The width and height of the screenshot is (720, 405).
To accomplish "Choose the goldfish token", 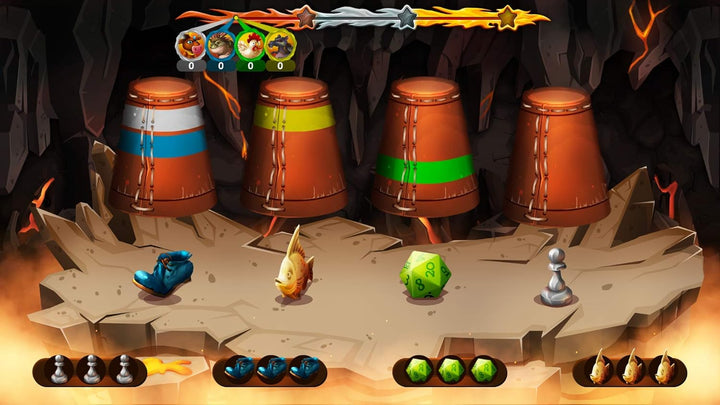I will pyautogui.click(x=294, y=263).
